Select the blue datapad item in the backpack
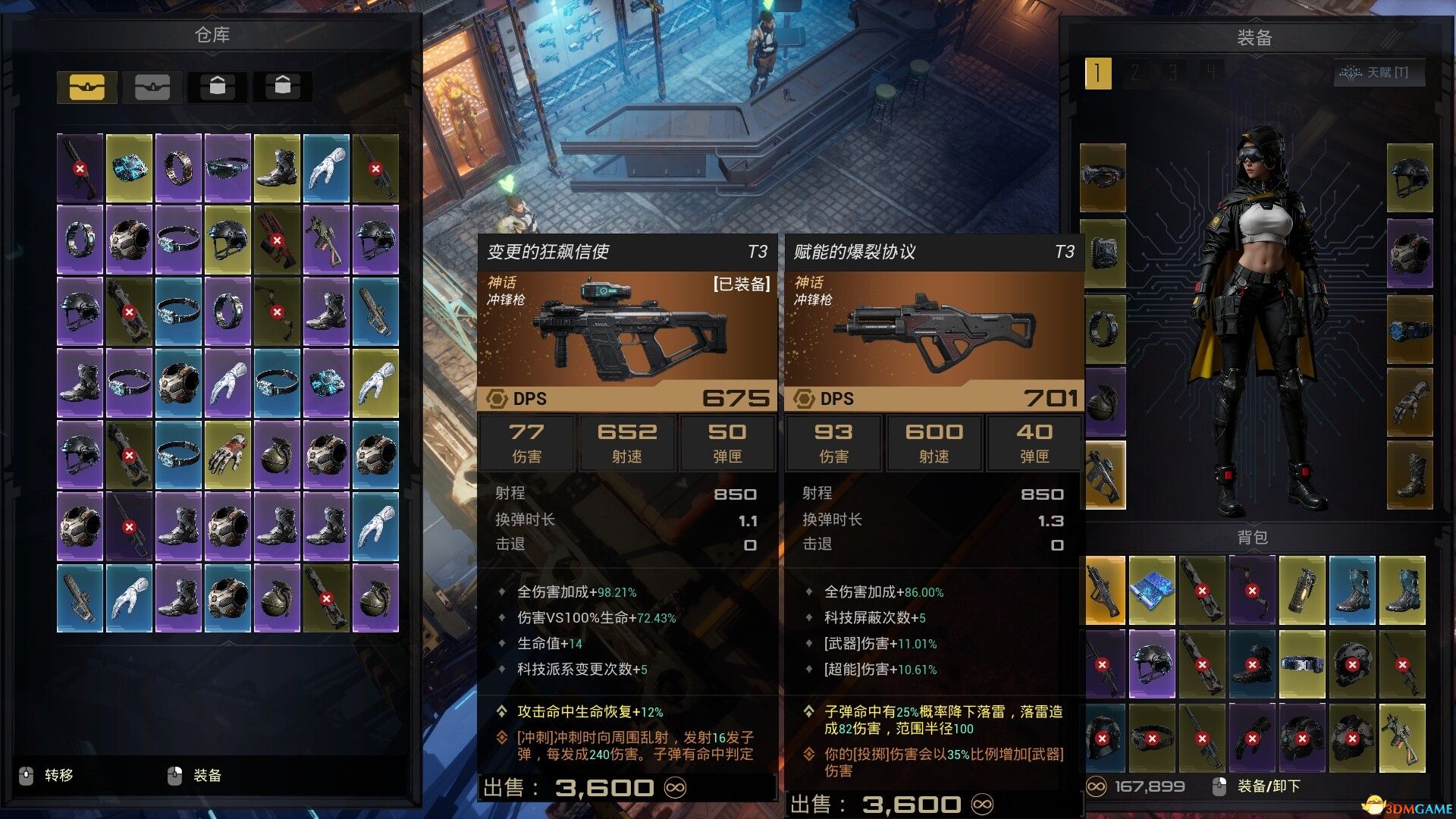The height and width of the screenshot is (819, 1456). click(1152, 589)
